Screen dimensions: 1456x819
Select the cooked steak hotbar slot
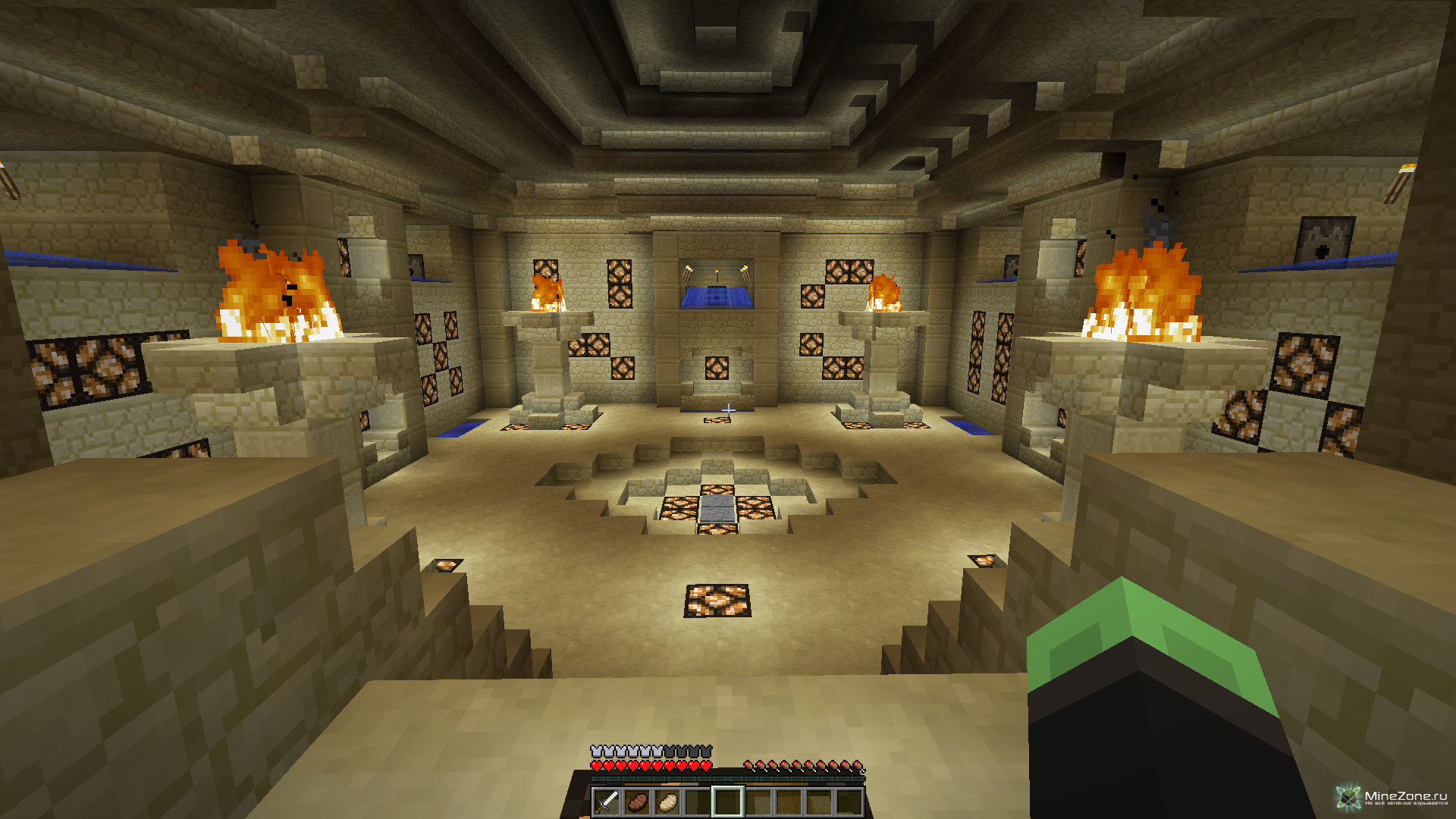637,802
